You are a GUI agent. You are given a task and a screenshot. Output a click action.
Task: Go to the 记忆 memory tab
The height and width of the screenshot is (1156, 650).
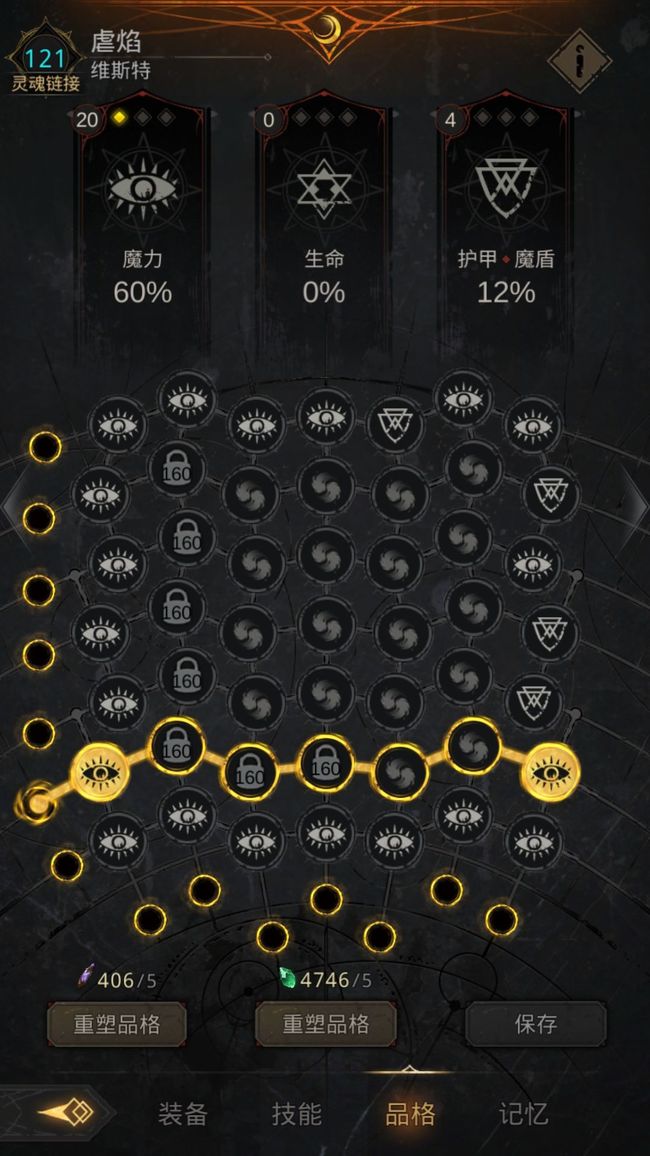(524, 1114)
